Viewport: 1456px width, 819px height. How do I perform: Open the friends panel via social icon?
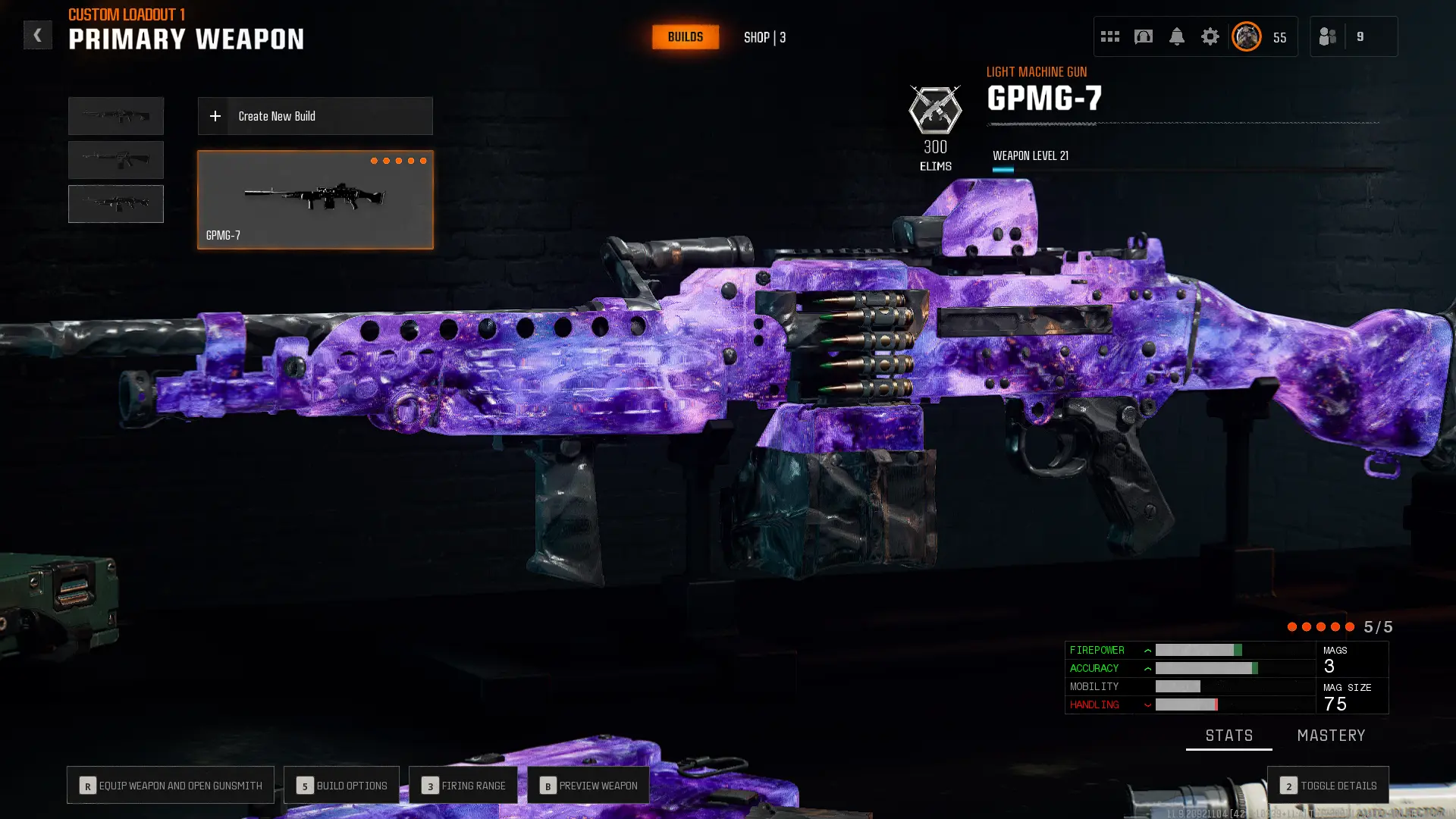point(1328,36)
